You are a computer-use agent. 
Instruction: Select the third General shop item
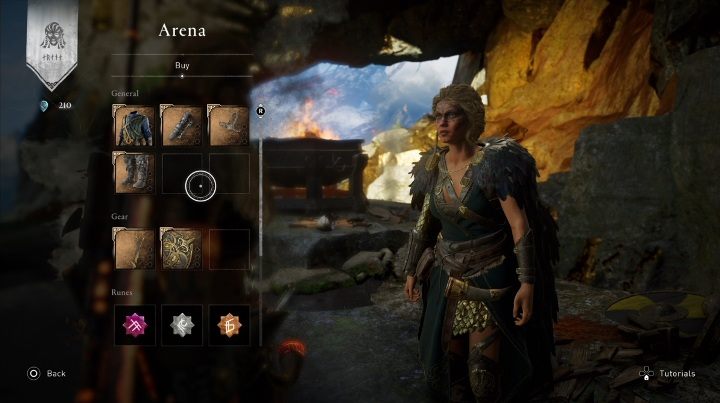[x=228, y=126]
